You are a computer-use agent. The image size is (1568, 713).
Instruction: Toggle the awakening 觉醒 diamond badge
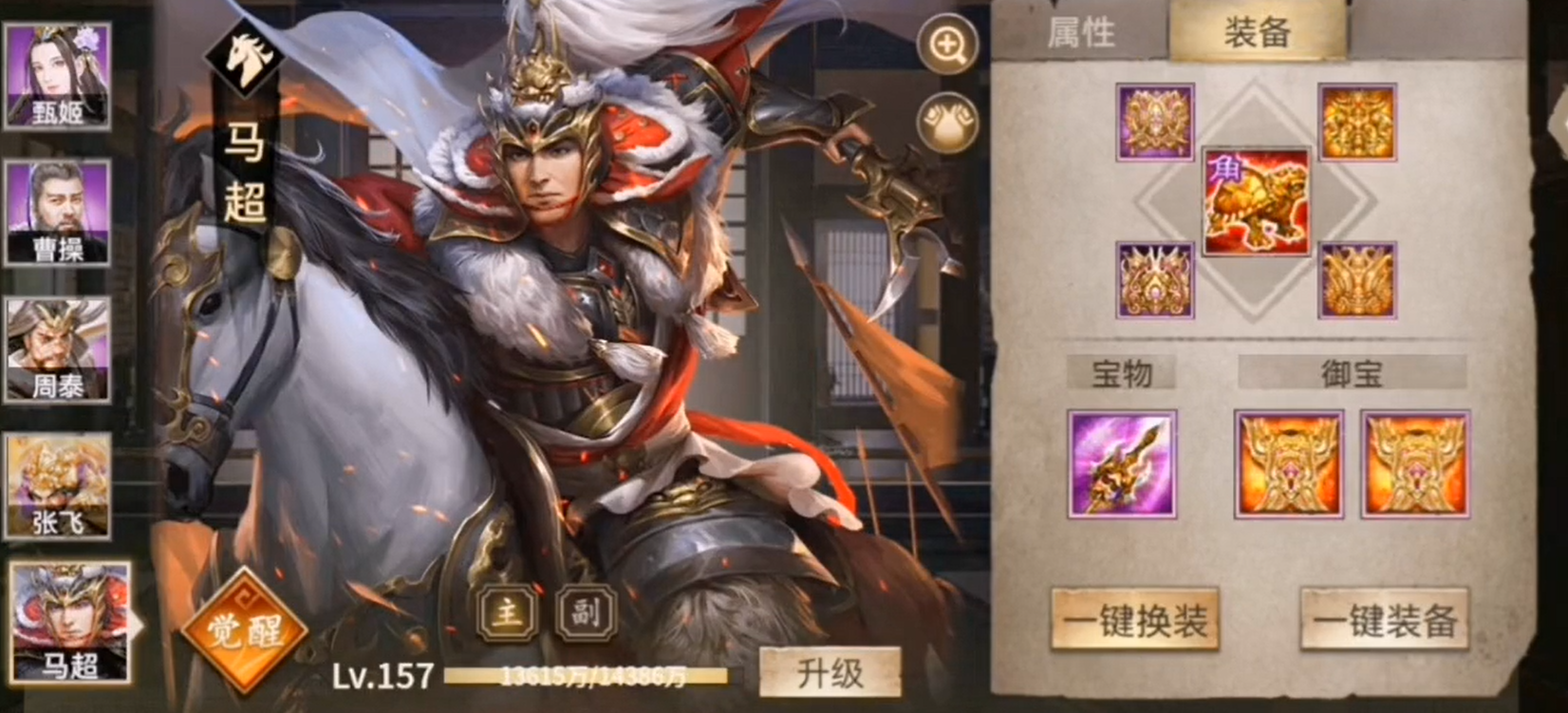244,629
